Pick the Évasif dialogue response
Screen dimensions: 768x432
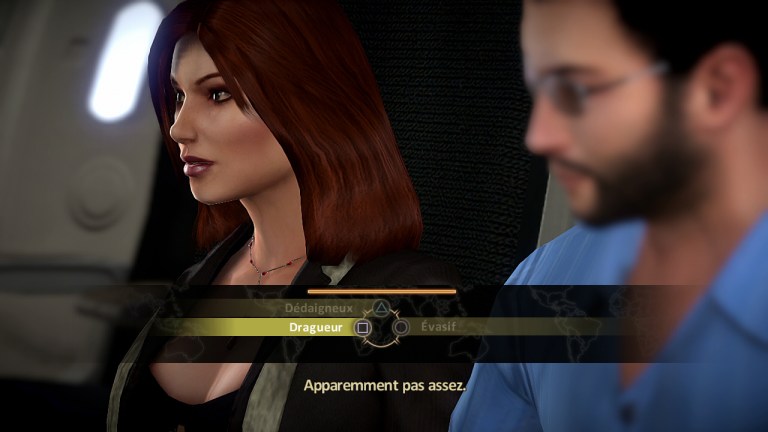(440, 327)
